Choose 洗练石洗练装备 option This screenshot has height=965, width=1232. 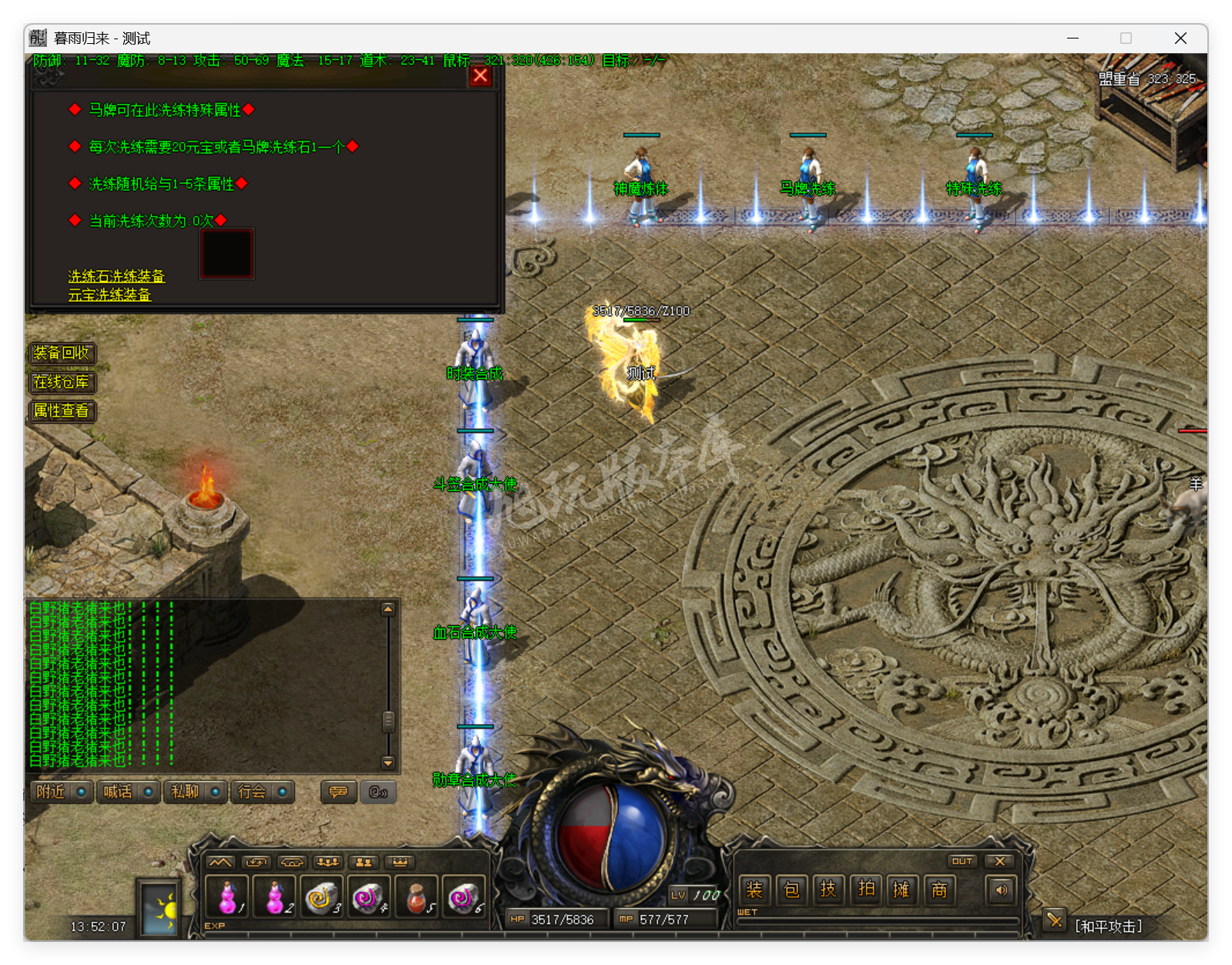click(116, 276)
